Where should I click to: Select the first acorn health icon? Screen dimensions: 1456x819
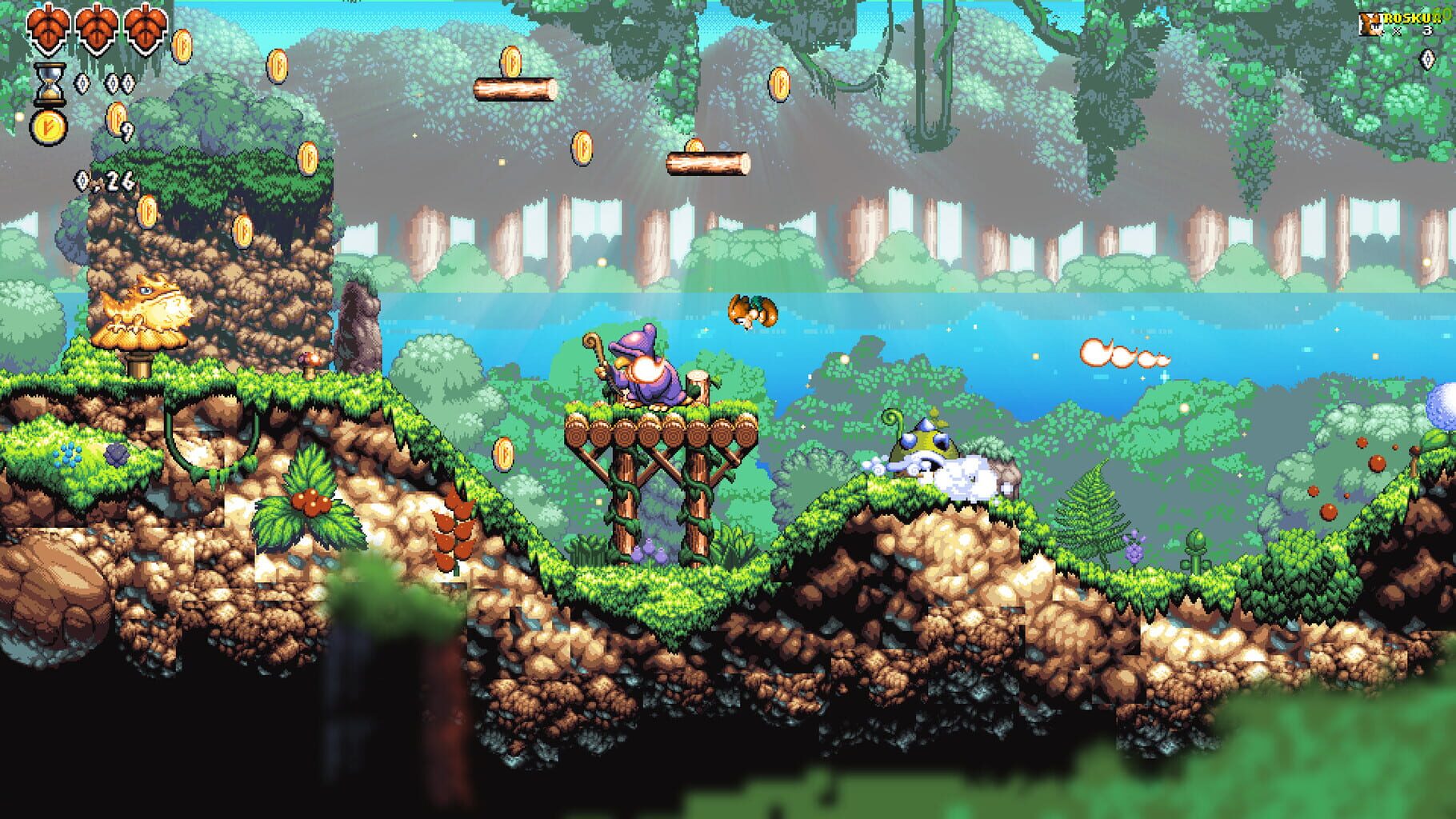point(49,30)
